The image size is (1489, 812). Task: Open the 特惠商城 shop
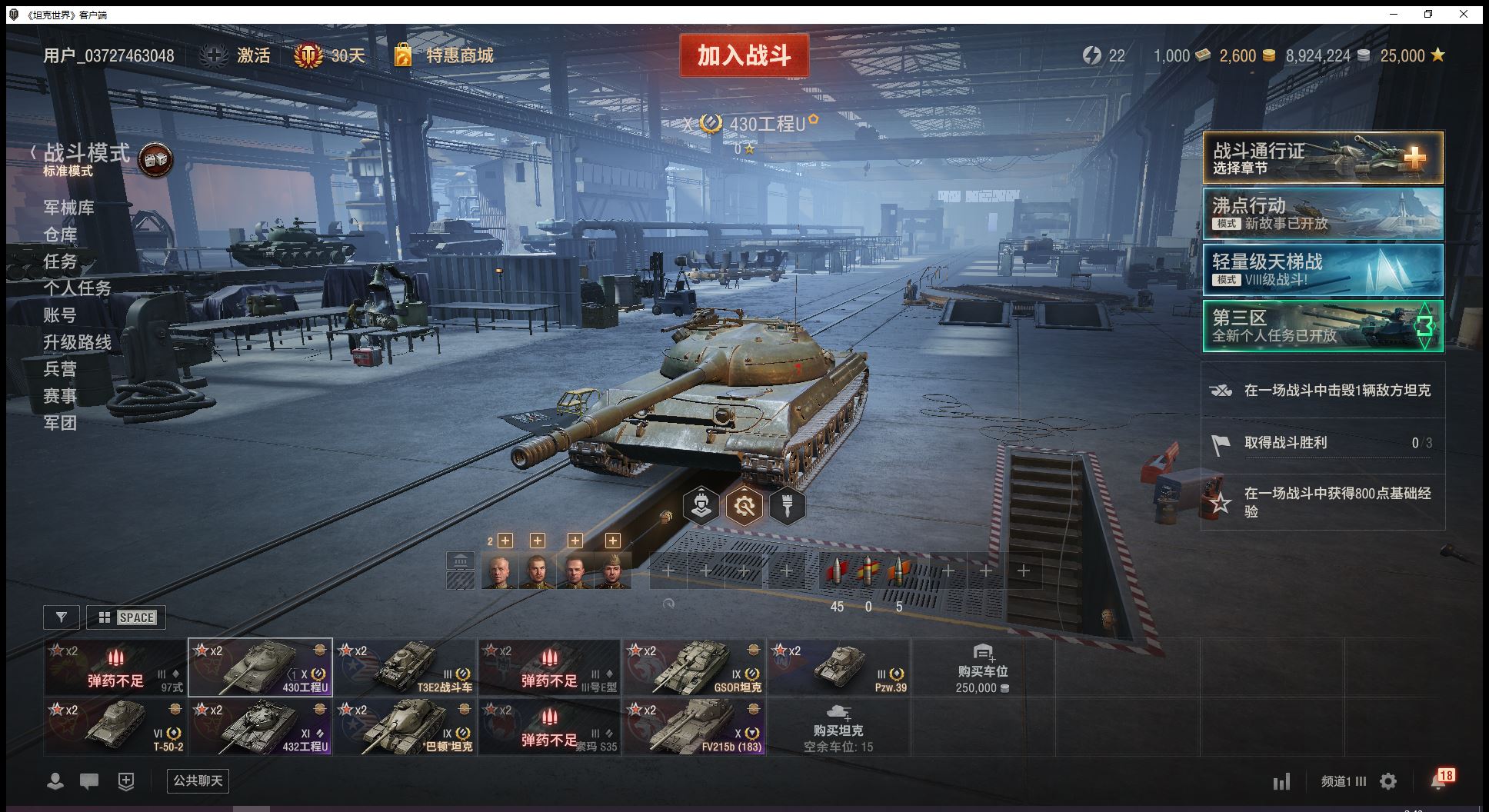(445, 55)
